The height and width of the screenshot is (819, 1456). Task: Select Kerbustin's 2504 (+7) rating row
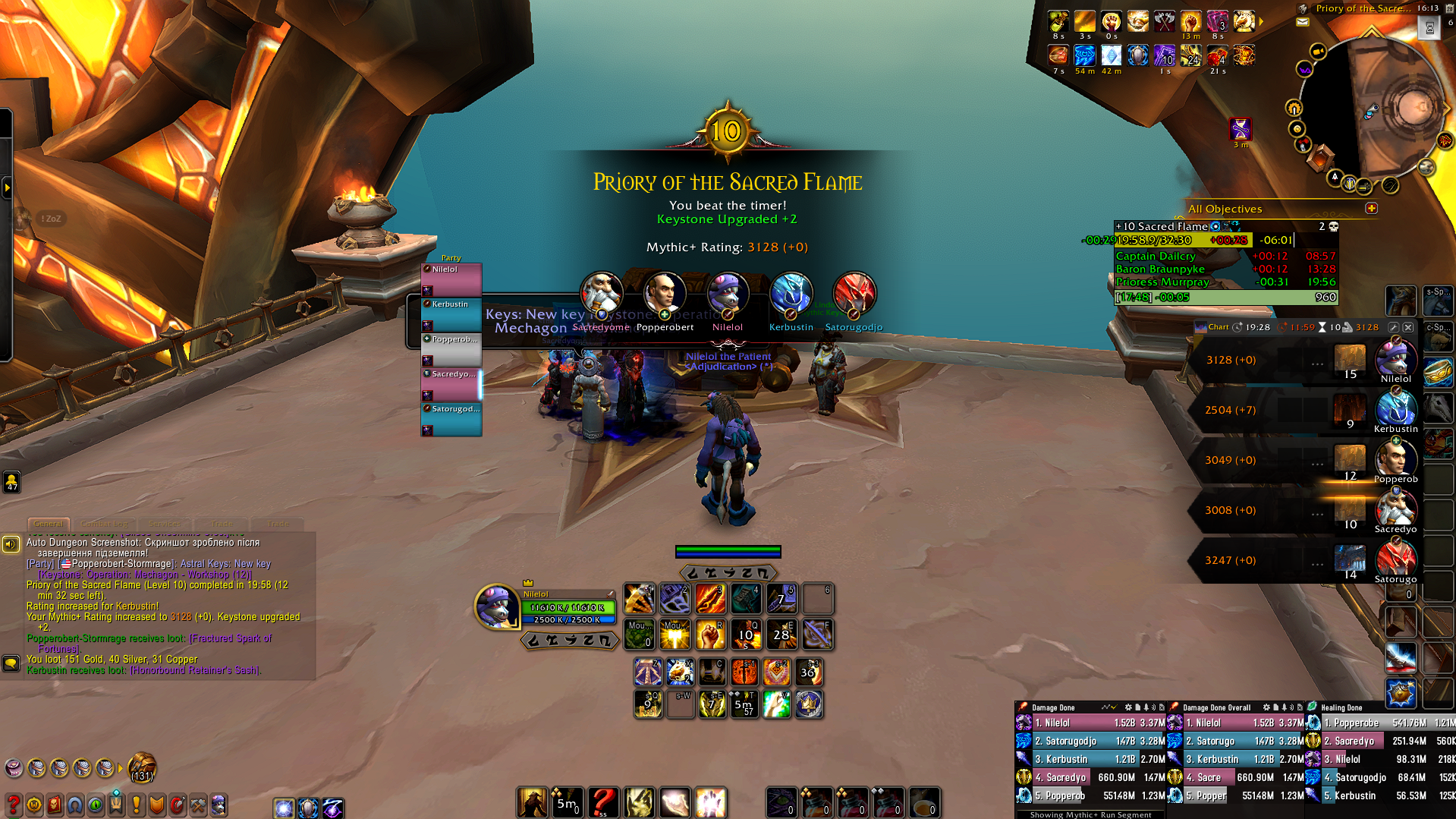pyautogui.click(x=1266, y=411)
